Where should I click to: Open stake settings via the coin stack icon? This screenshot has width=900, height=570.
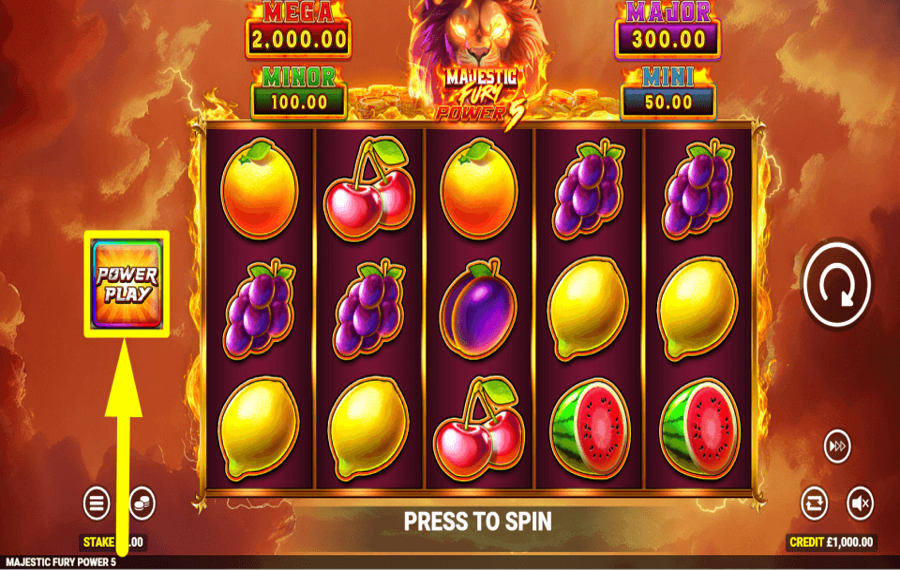(141, 501)
